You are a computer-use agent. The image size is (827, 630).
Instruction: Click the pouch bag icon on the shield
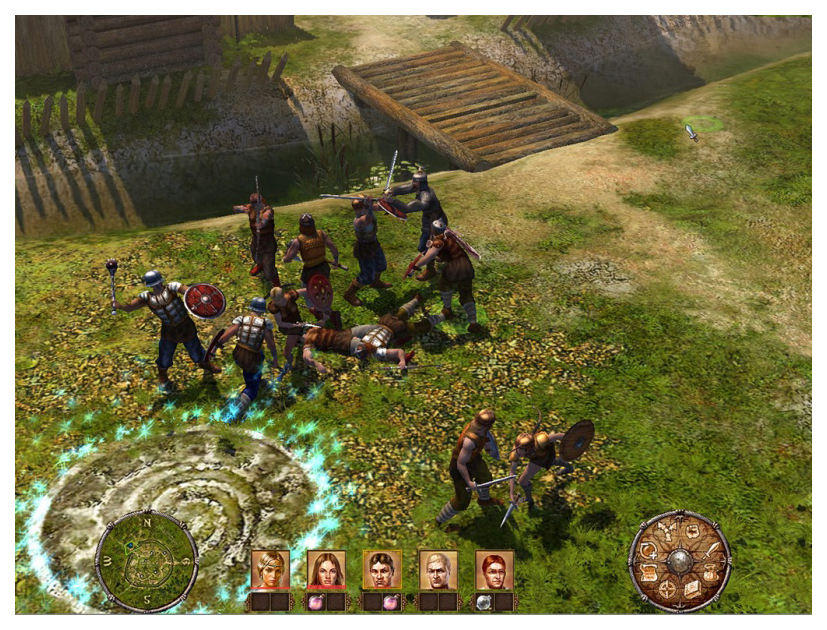(x=711, y=573)
